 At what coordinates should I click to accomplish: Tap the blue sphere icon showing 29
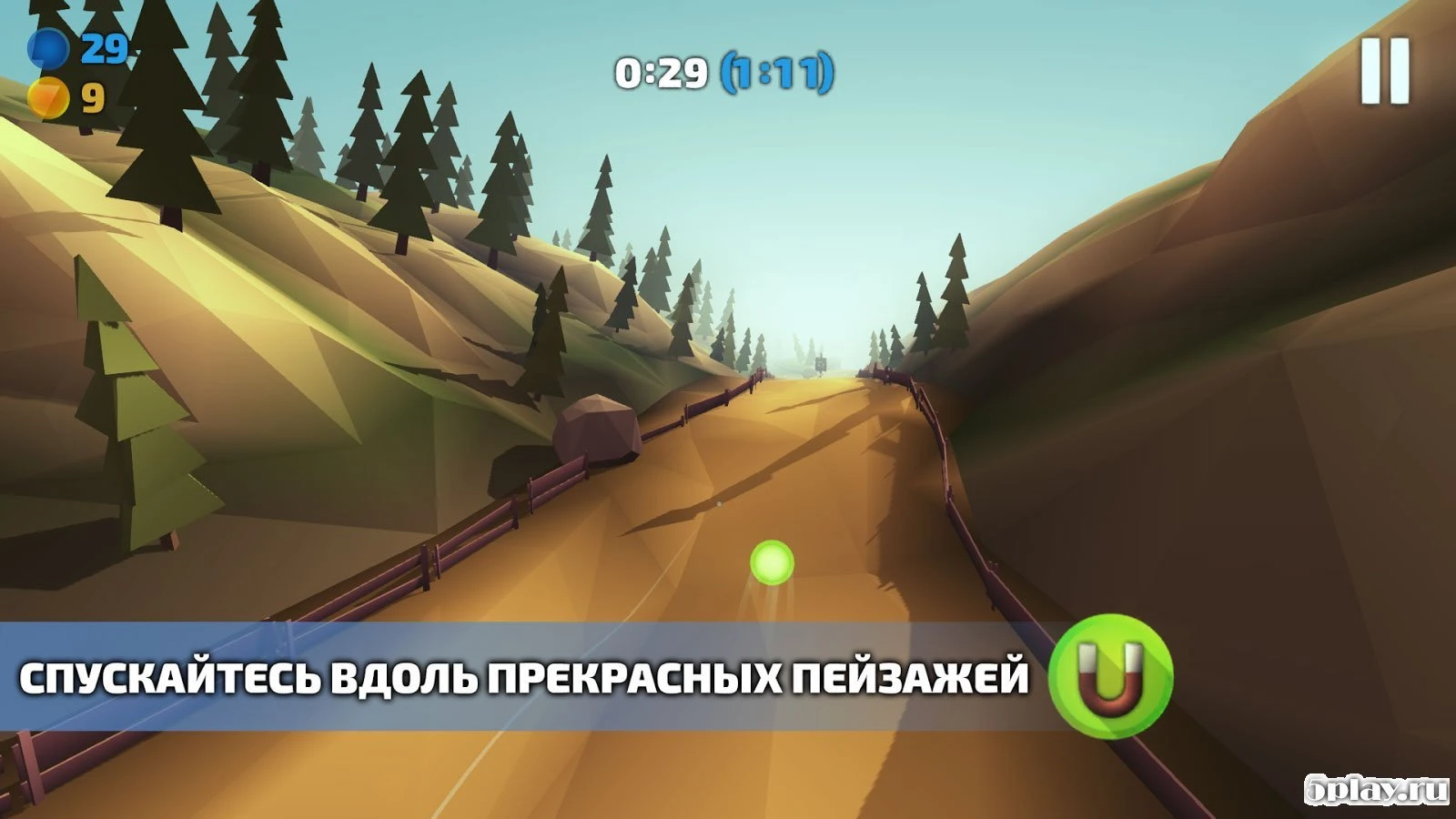pyautogui.click(x=50, y=46)
